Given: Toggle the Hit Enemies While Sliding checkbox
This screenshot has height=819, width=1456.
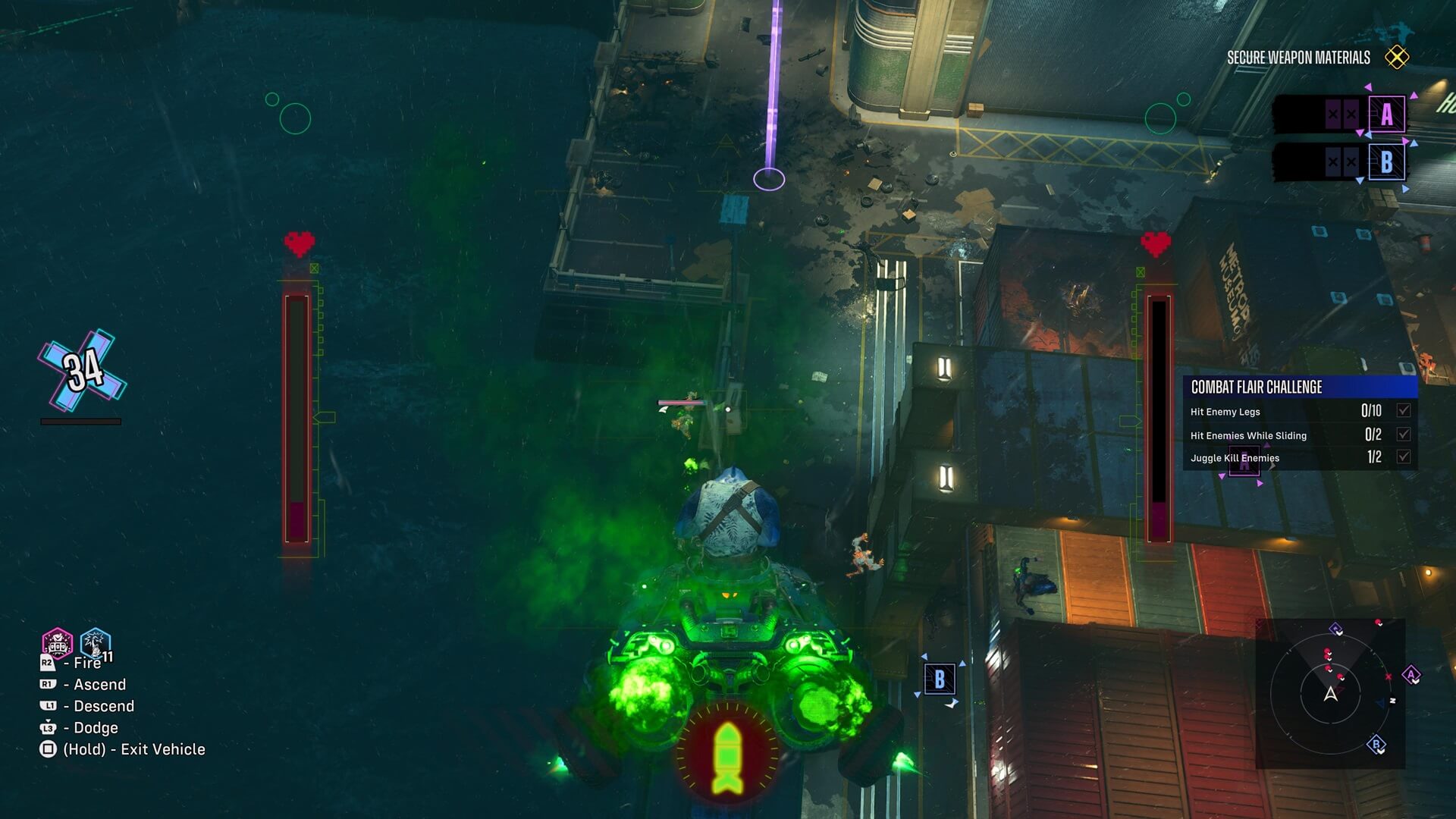Looking at the screenshot, I should (x=1404, y=435).
